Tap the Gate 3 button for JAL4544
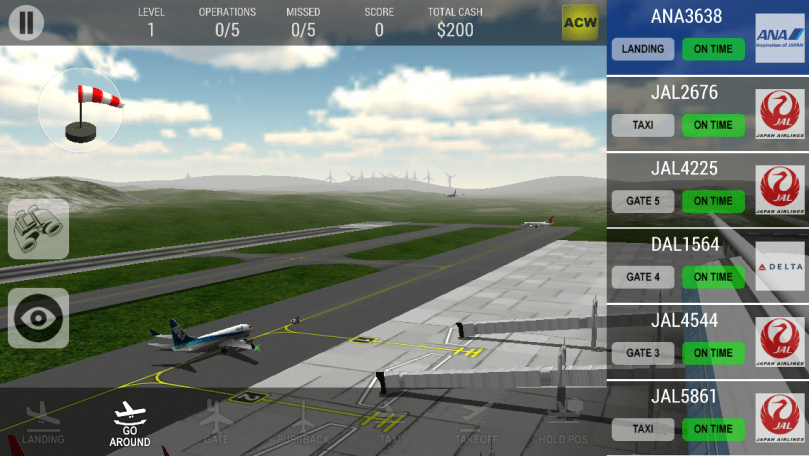Image resolution: width=809 pixels, height=456 pixels. point(643,353)
